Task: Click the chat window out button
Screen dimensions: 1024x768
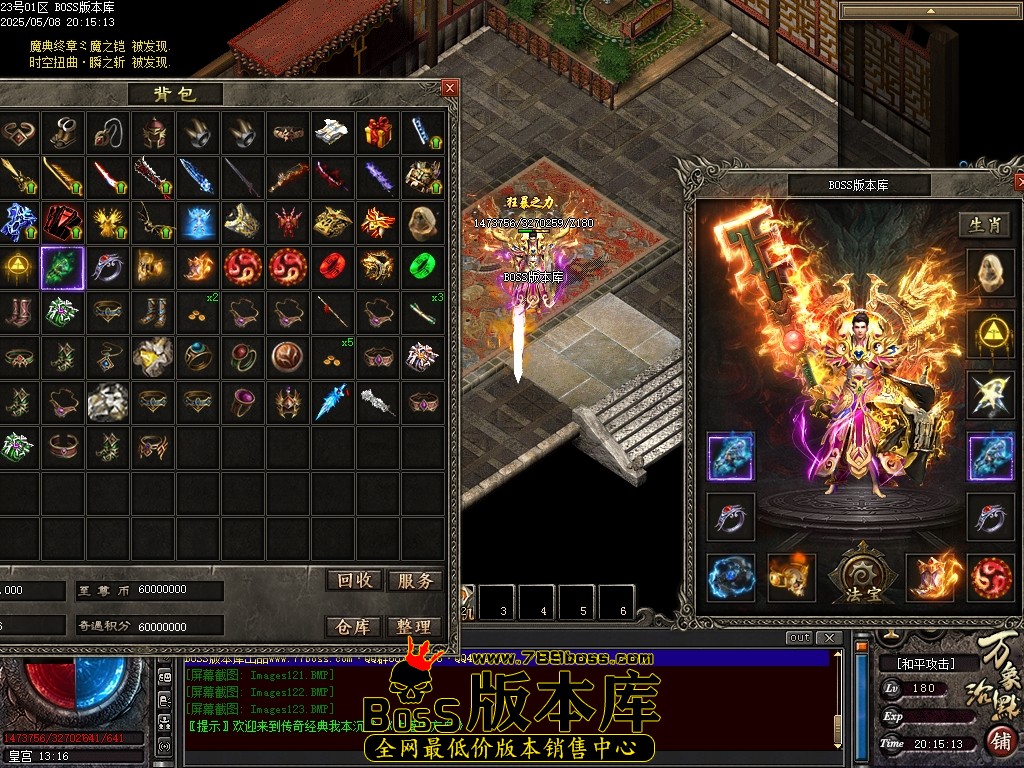Action: (x=799, y=638)
